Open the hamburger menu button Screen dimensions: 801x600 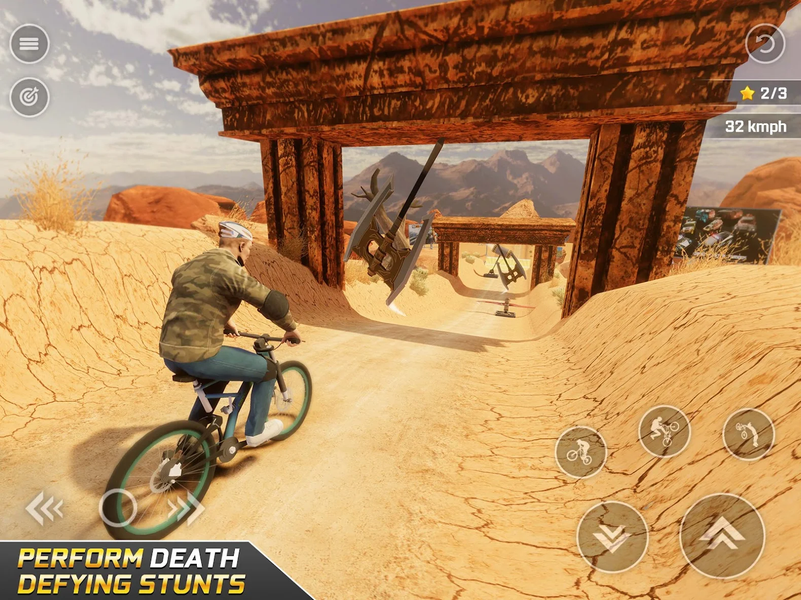click(x=30, y=44)
